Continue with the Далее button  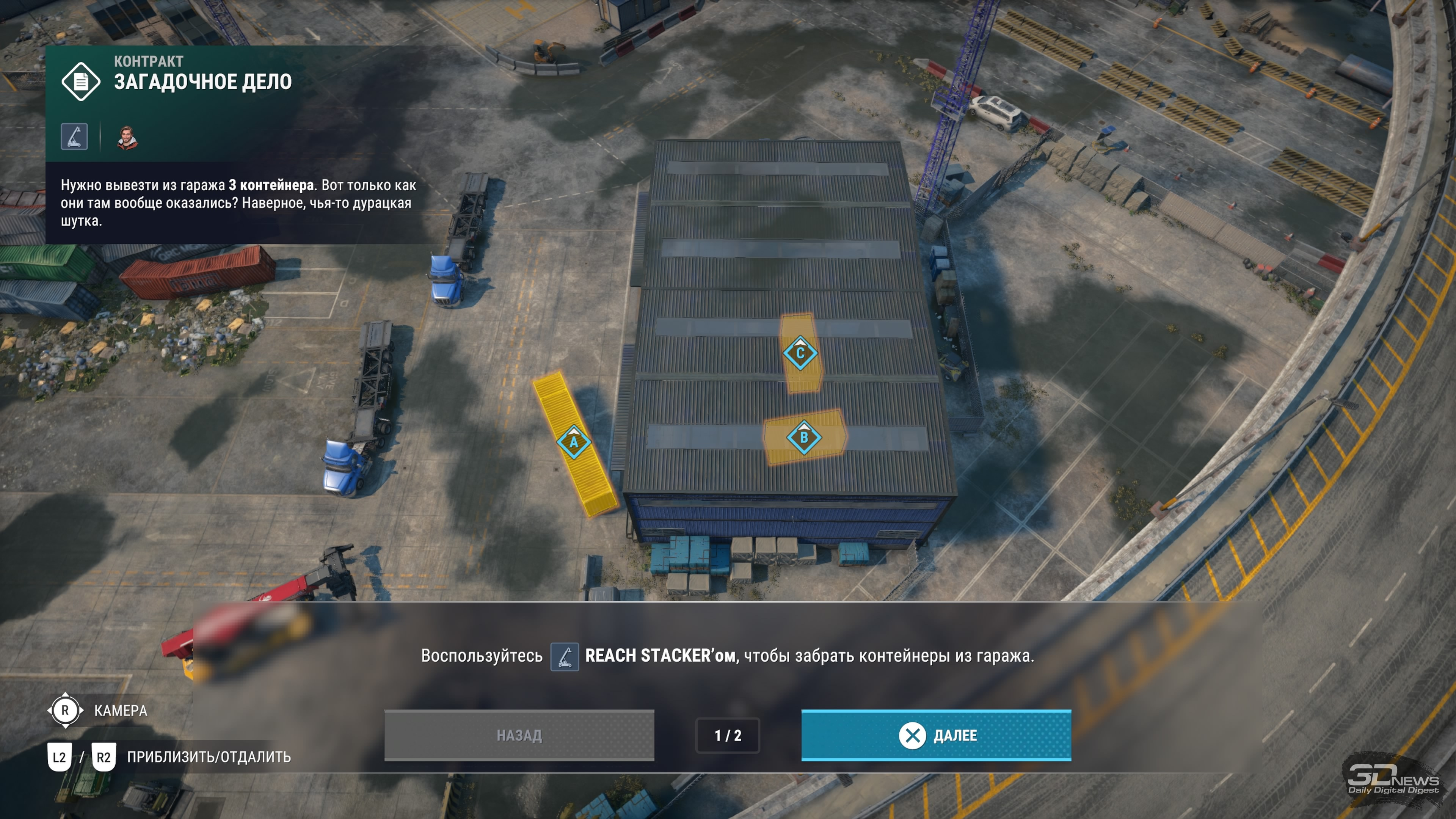pyautogui.click(x=936, y=735)
